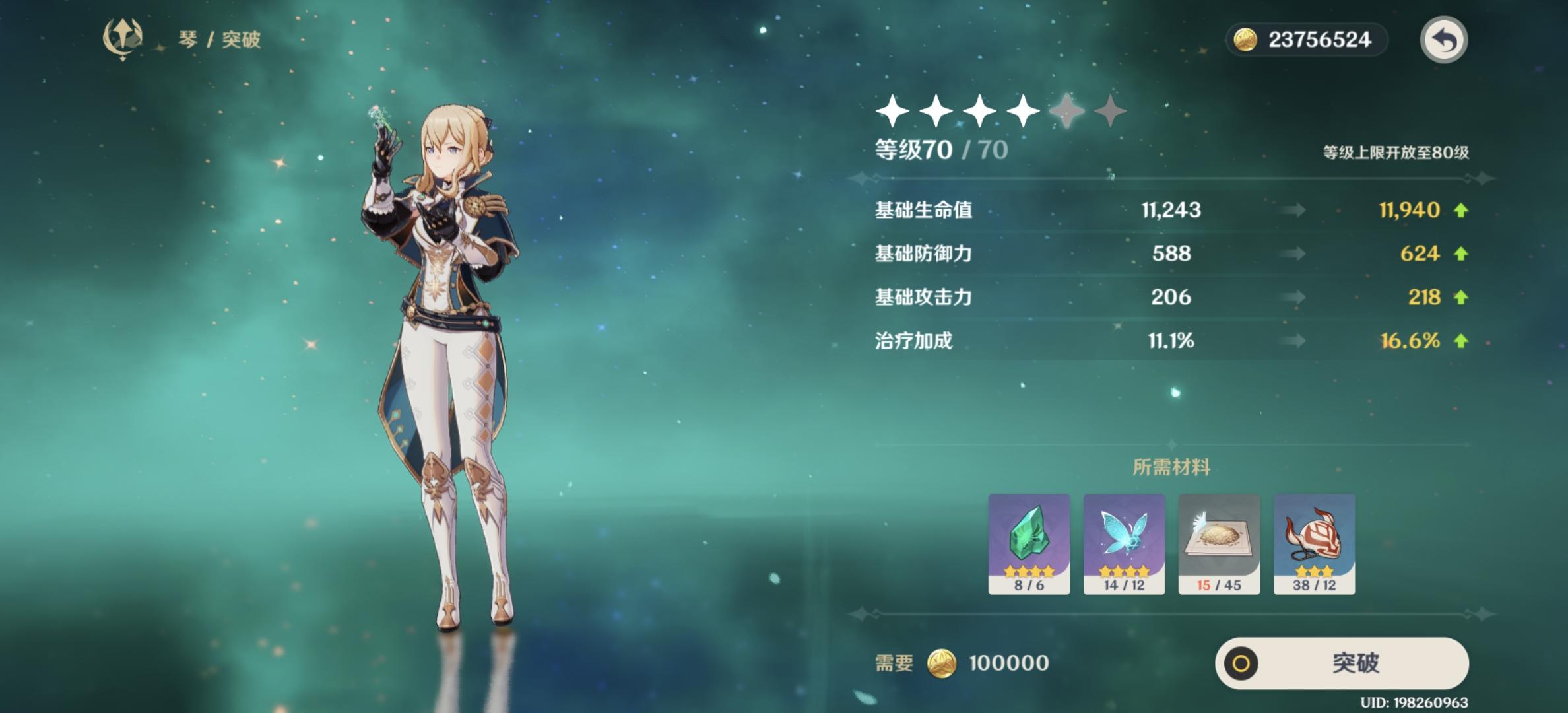Tap the 突破 ascend button

pyautogui.click(x=1342, y=663)
